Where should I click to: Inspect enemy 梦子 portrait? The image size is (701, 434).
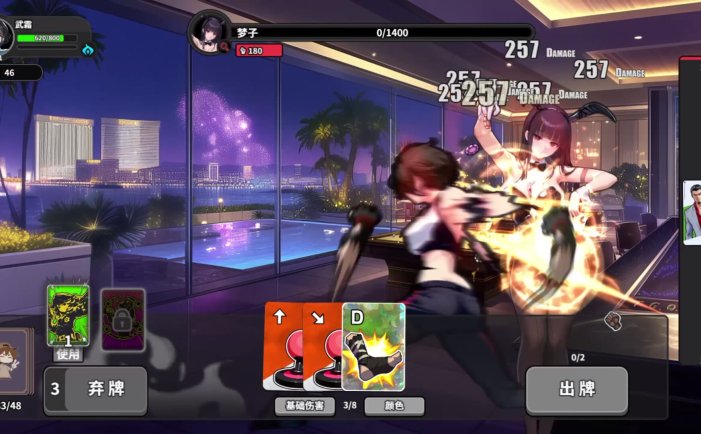coord(210,31)
